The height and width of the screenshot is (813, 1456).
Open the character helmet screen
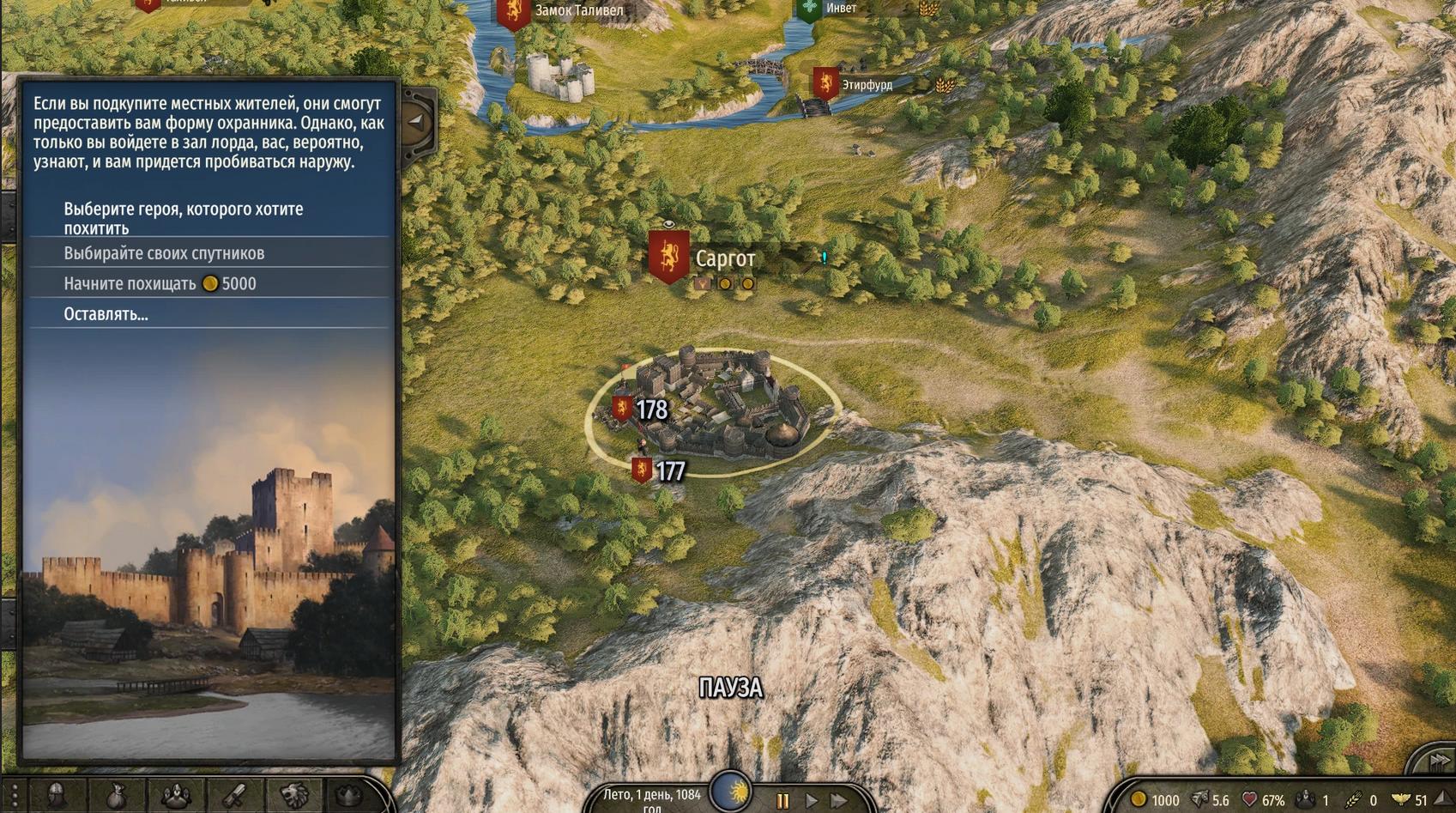coord(57,797)
